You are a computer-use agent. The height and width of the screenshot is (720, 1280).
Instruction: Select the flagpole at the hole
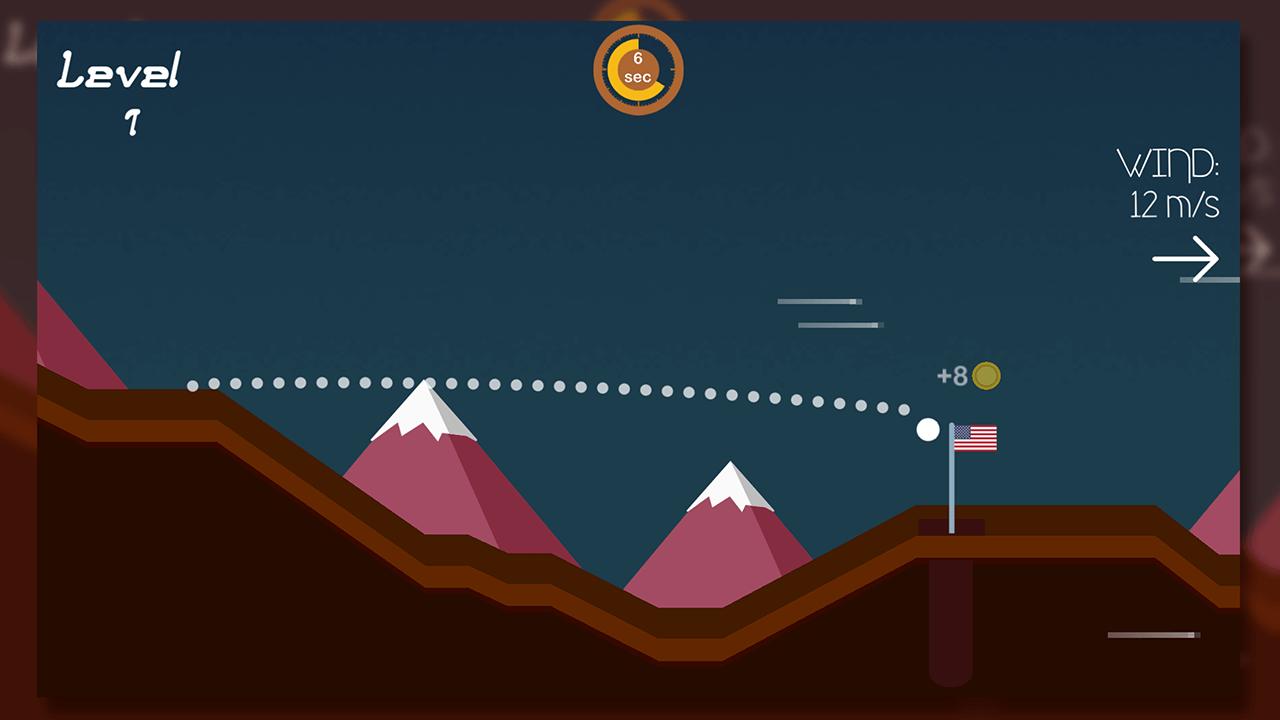951,490
